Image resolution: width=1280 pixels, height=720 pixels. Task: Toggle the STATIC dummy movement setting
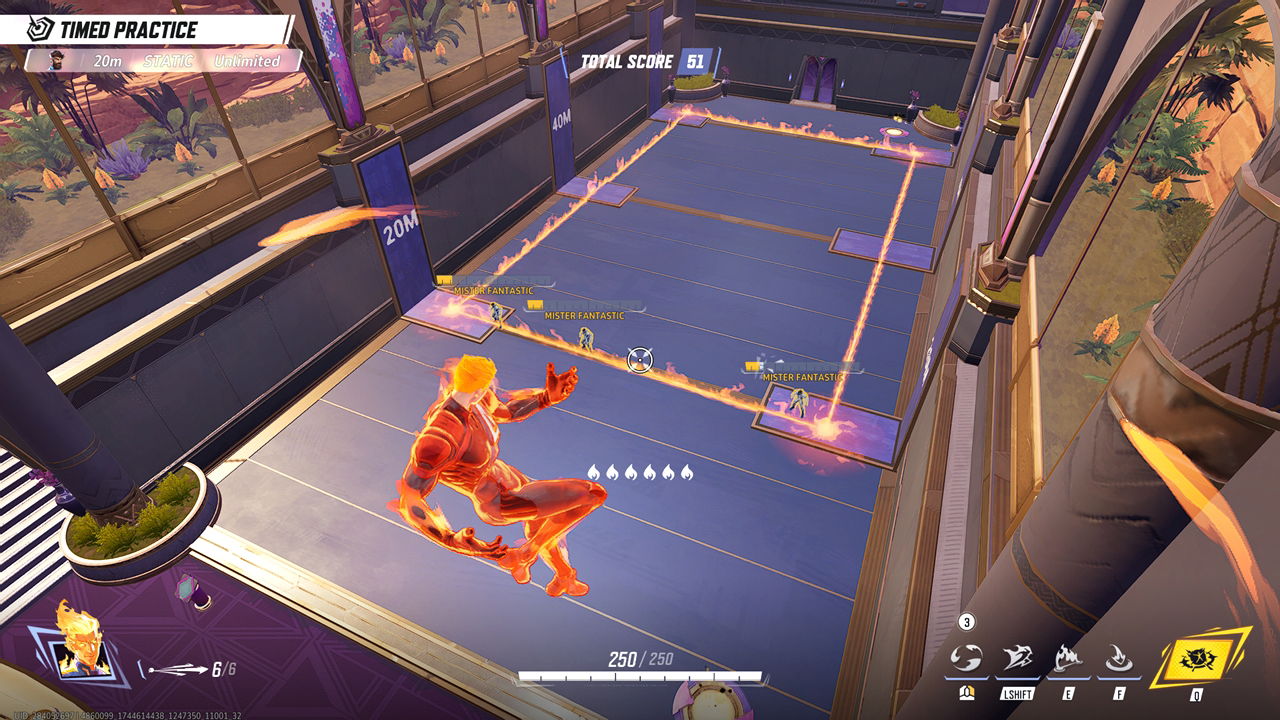point(169,60)
